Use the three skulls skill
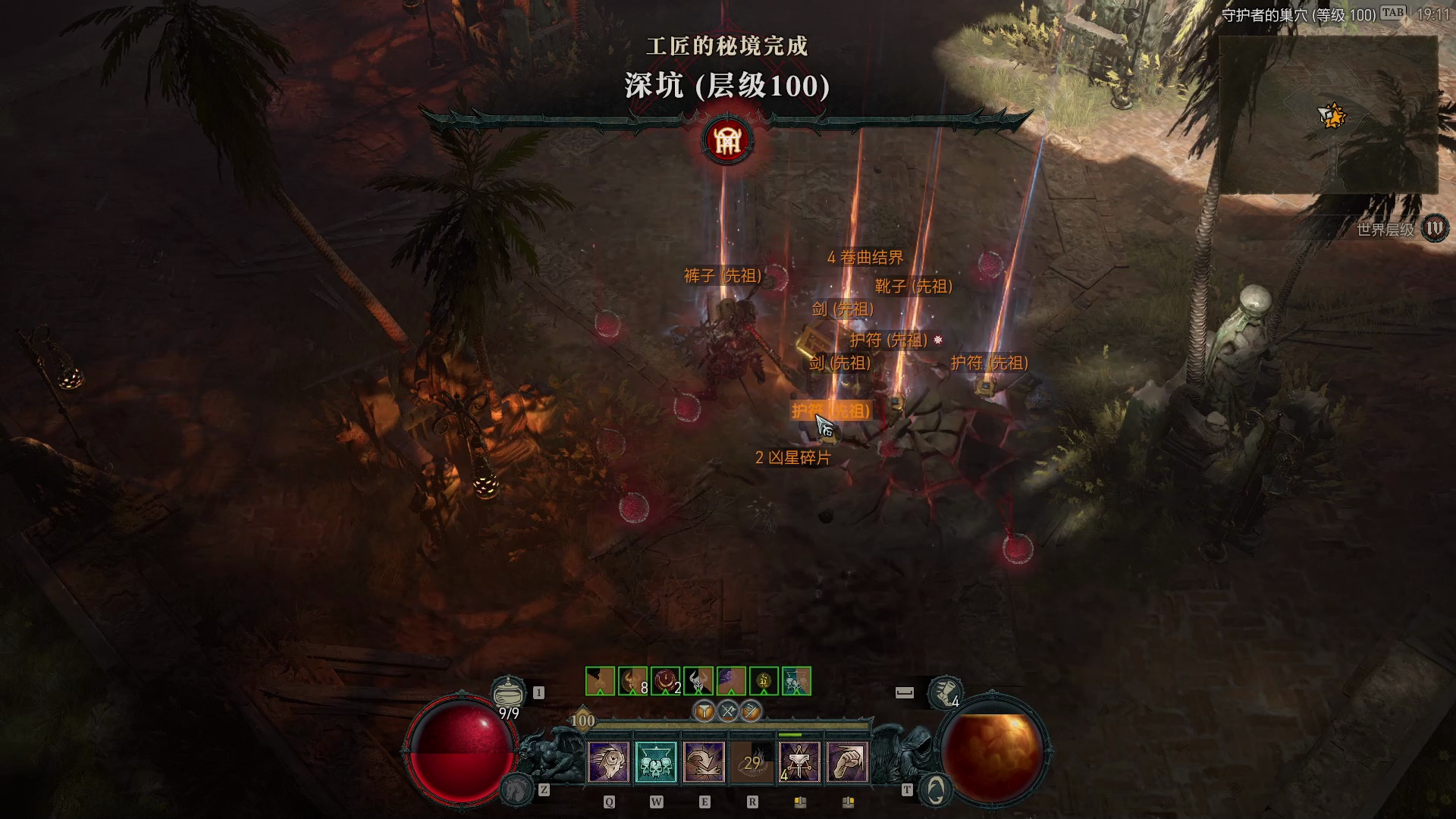 coord(656,761)
